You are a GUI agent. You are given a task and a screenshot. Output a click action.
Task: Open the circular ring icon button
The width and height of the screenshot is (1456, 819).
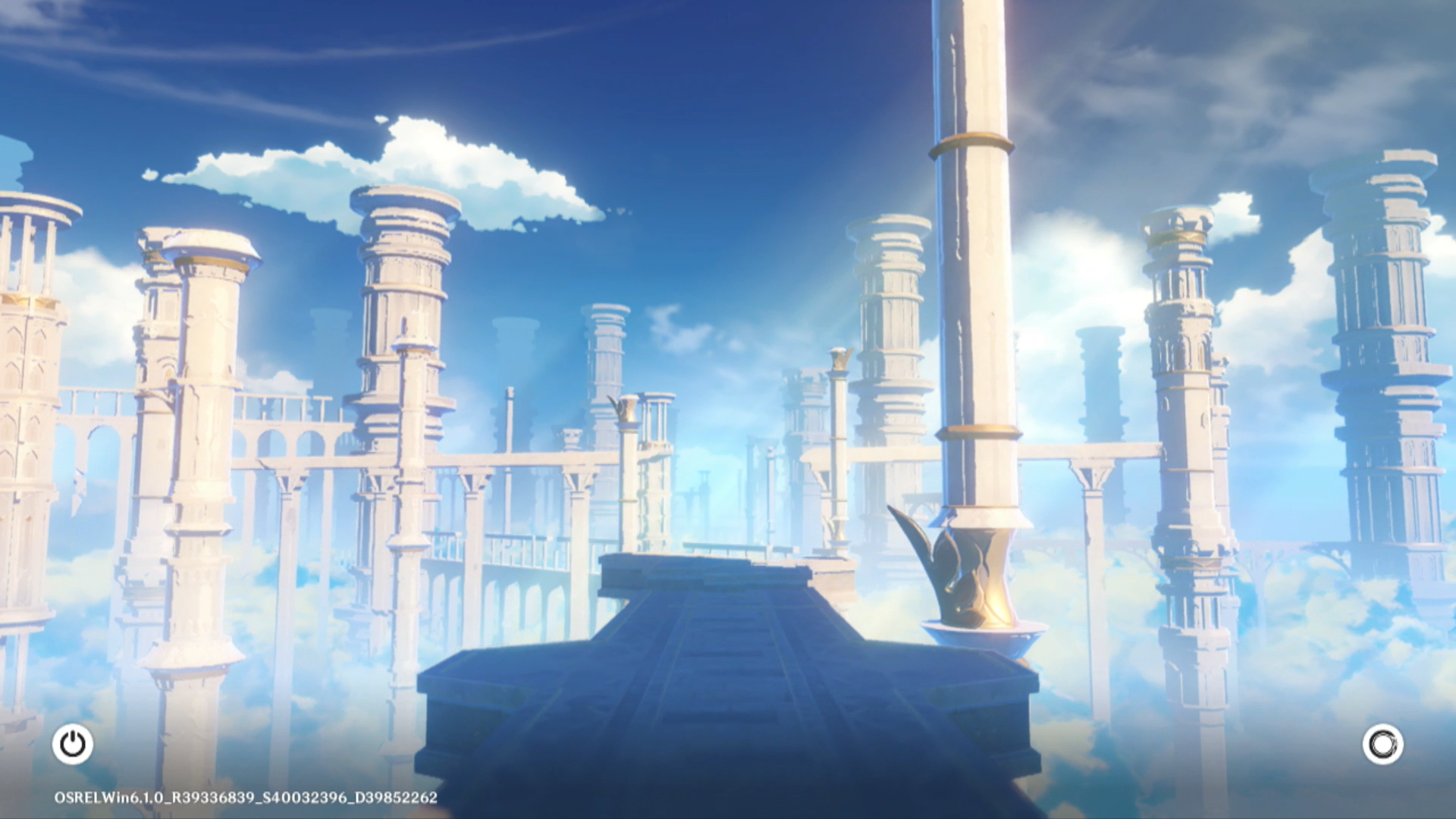(x=1382, y=744)
